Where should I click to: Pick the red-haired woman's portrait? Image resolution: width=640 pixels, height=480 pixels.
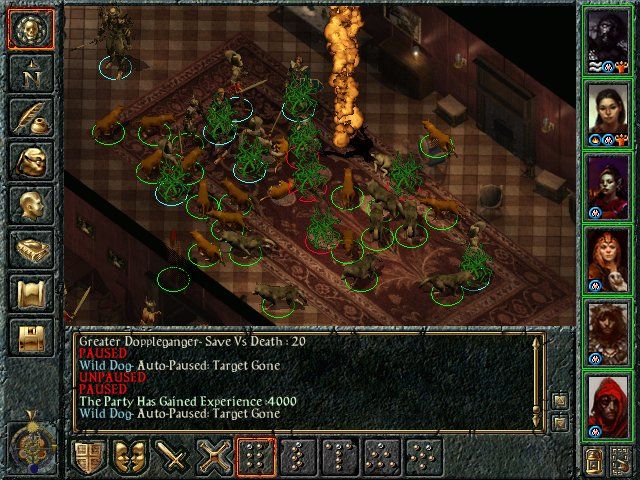(x=610, y=256)
